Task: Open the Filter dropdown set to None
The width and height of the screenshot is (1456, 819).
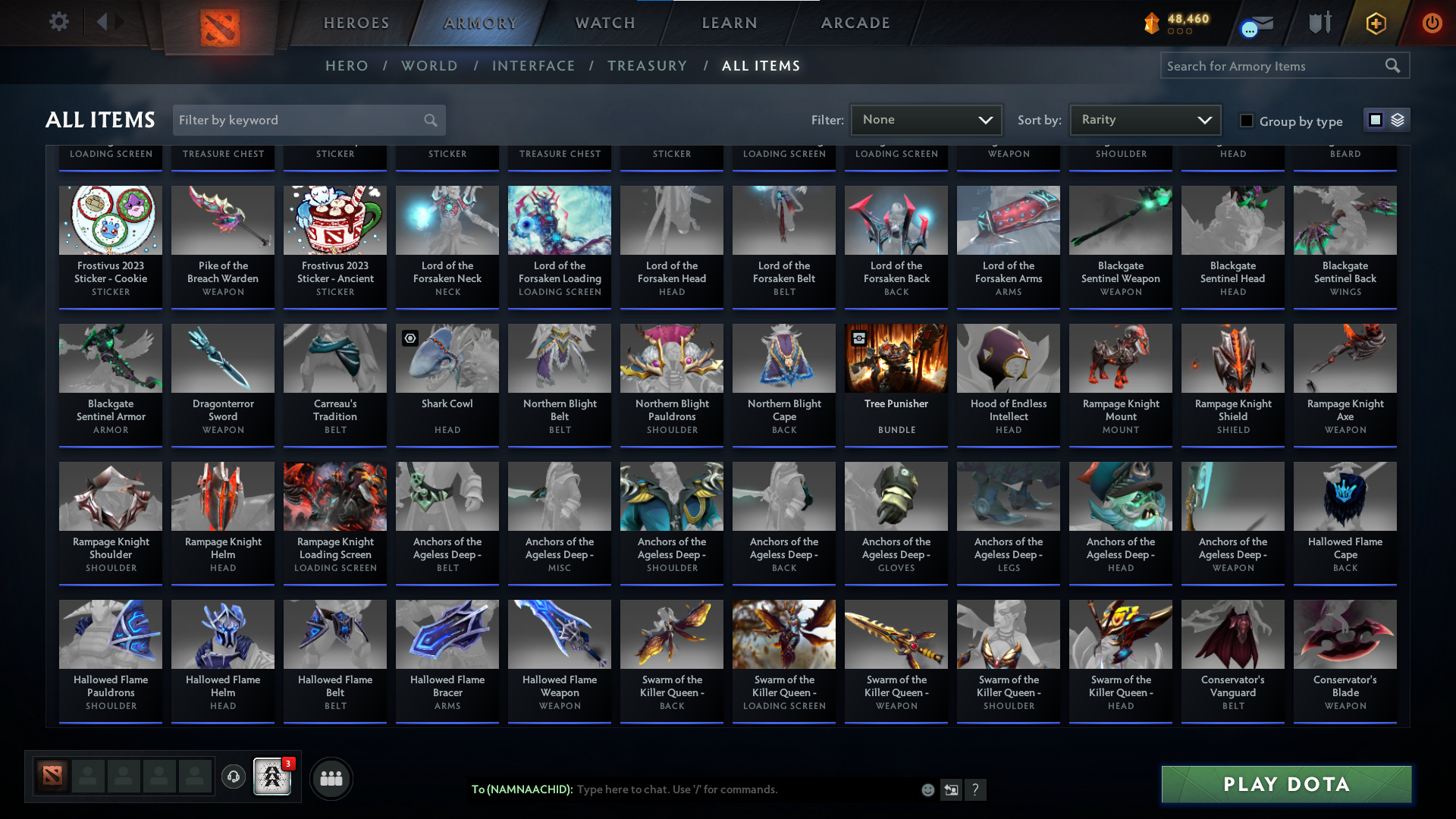Action: click(926, 119)
